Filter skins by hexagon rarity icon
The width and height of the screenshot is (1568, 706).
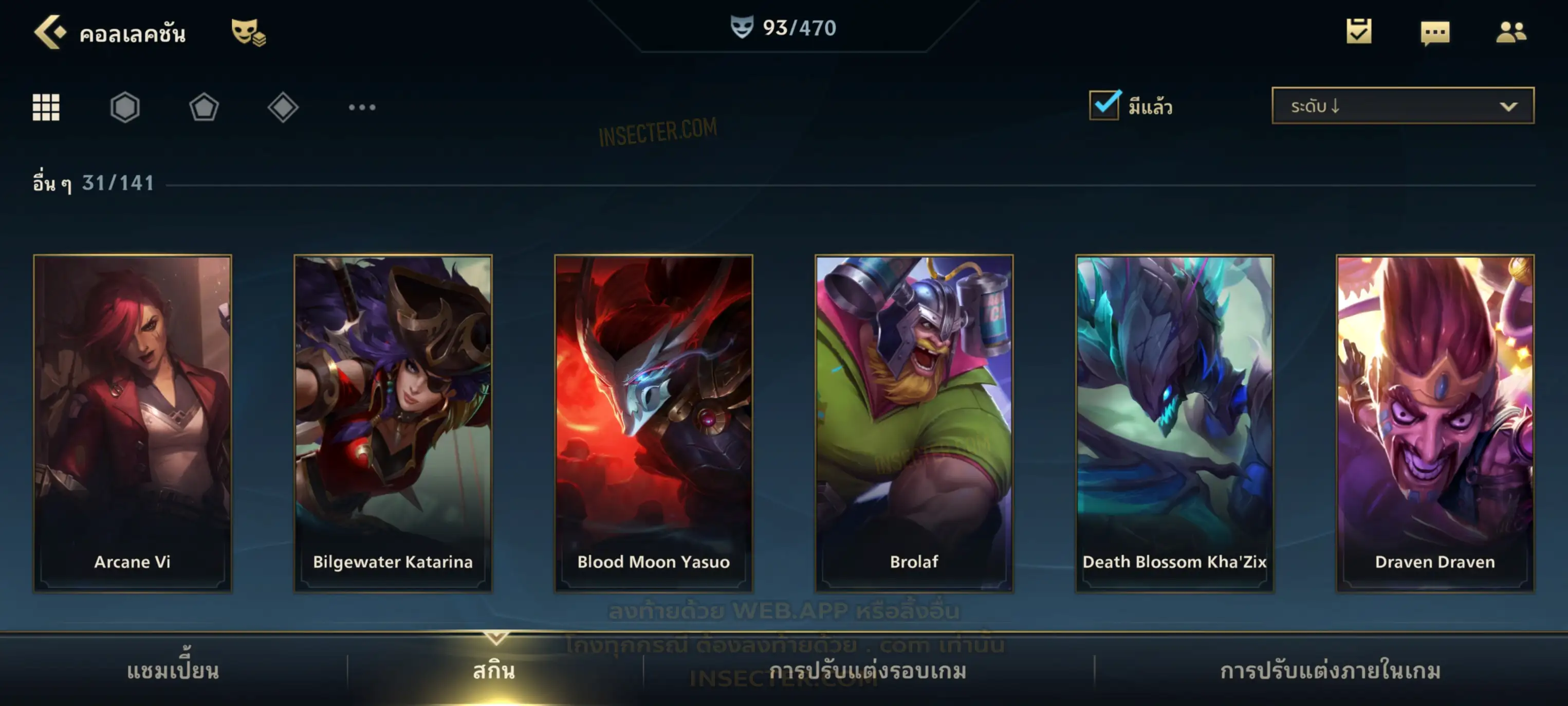tap(125, 107)
